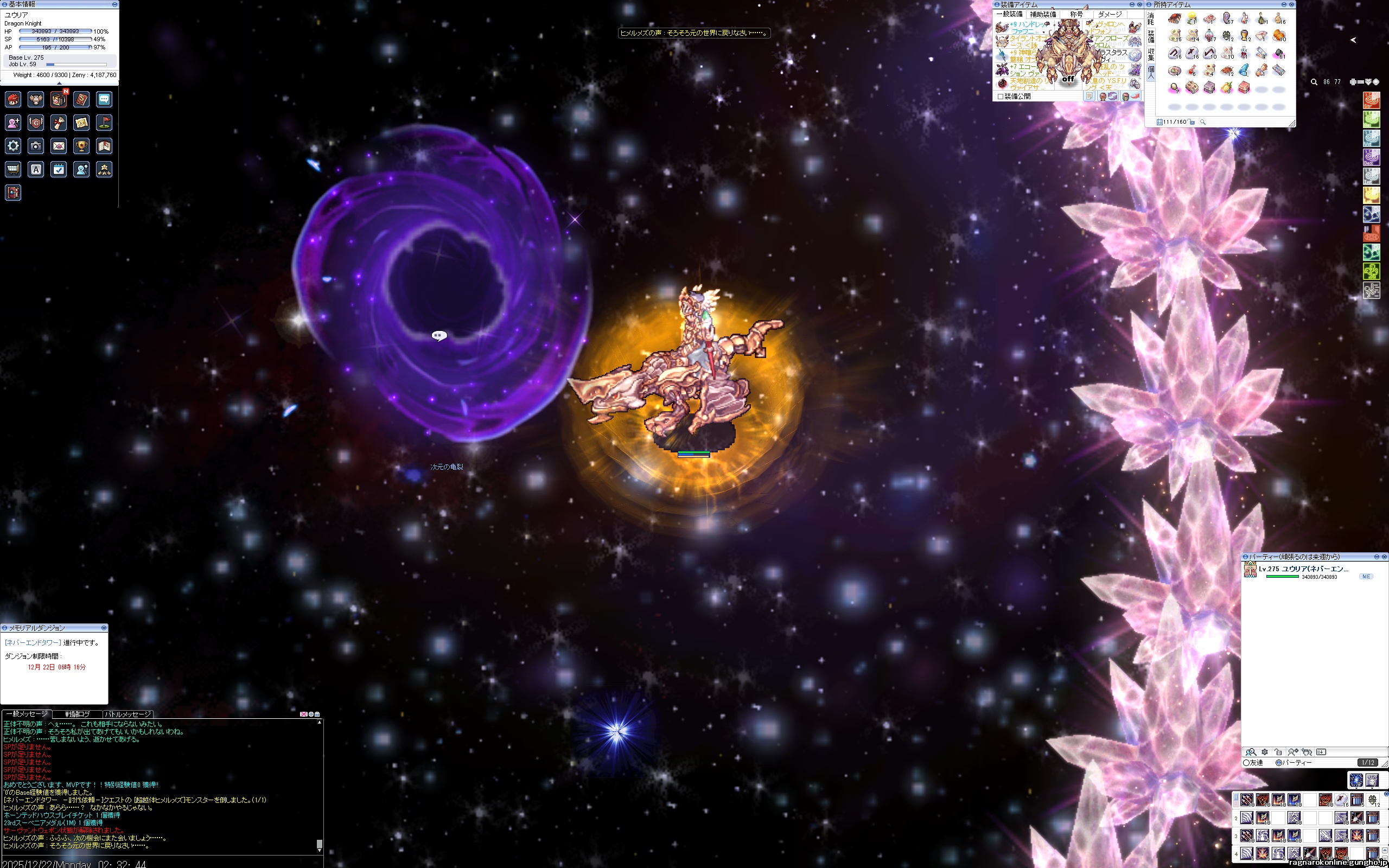This screenshot has height=868, width=1389.
Task: Select the 装備 category tab in inventory
Action: 1151,37
